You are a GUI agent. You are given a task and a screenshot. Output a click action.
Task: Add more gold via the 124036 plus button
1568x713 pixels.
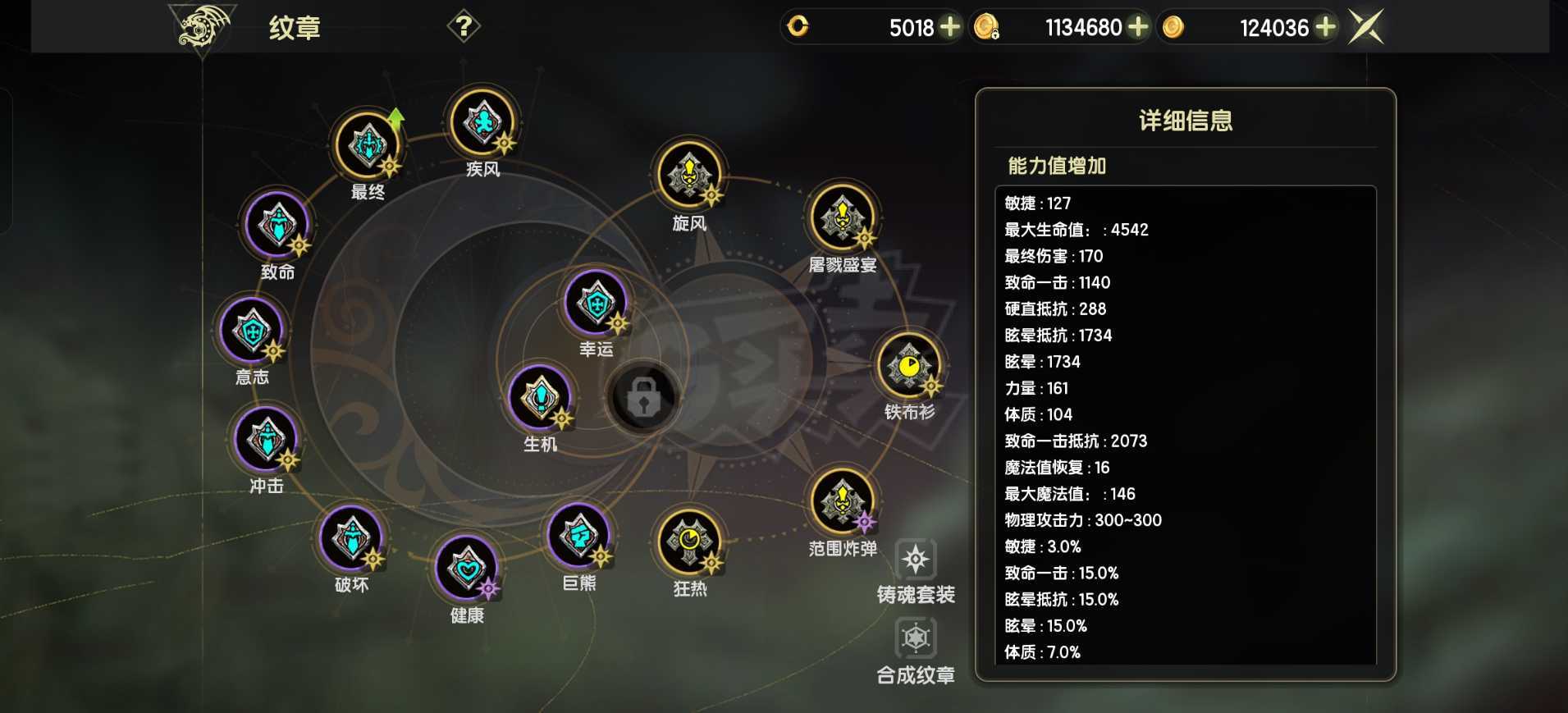(1327, 27)
